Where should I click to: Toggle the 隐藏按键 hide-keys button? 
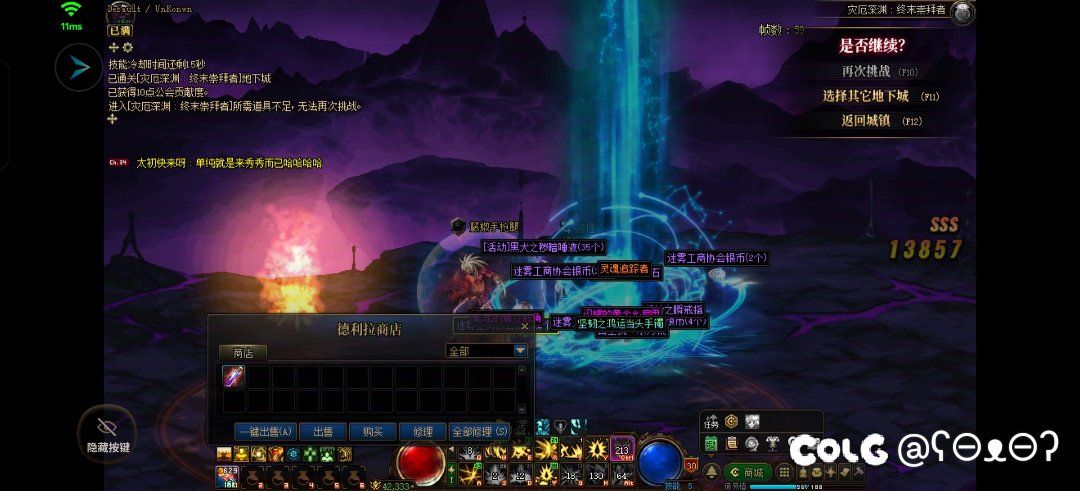click(107, 433)
